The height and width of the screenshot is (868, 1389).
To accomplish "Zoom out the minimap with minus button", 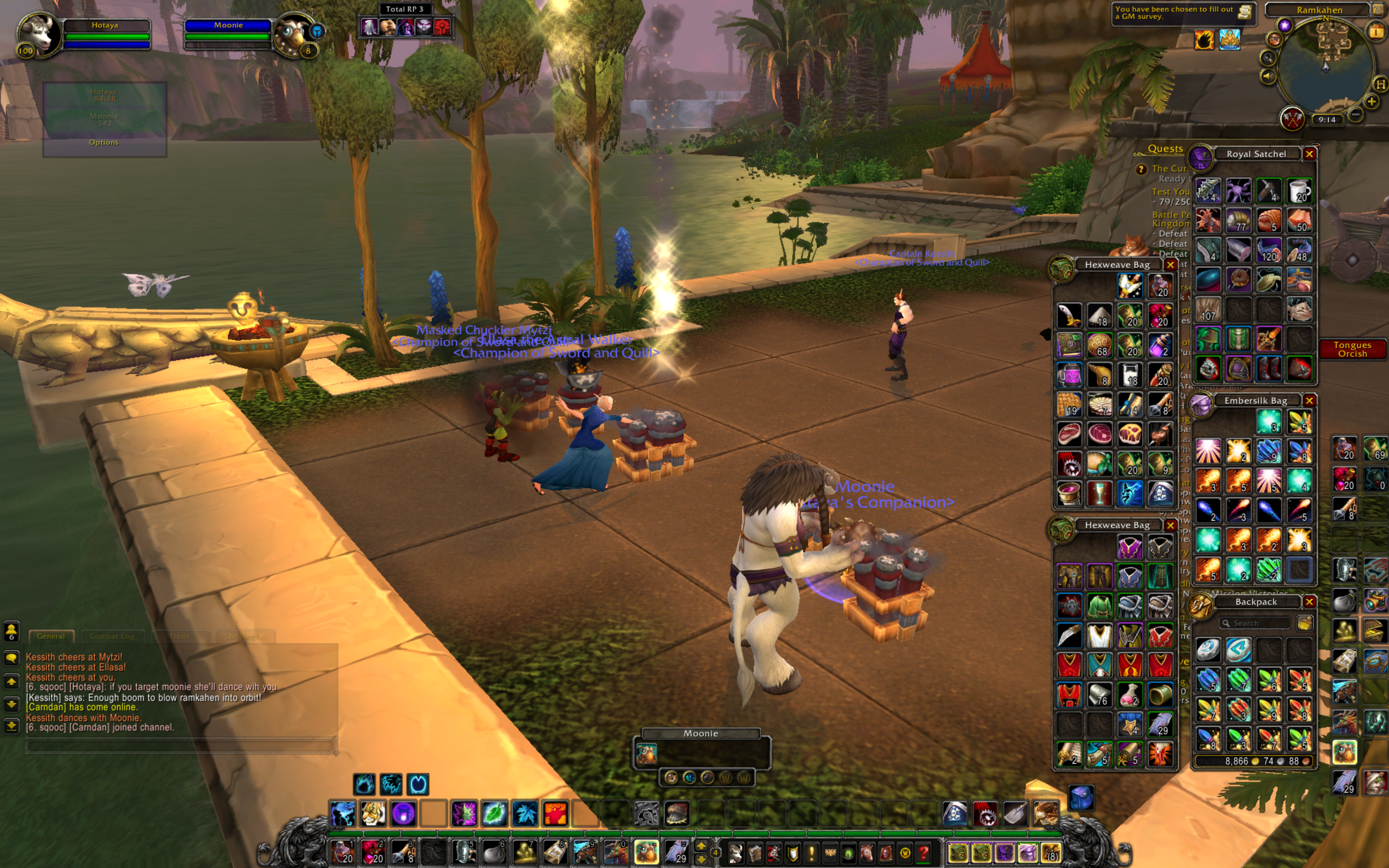I will tap(1356, 115).
